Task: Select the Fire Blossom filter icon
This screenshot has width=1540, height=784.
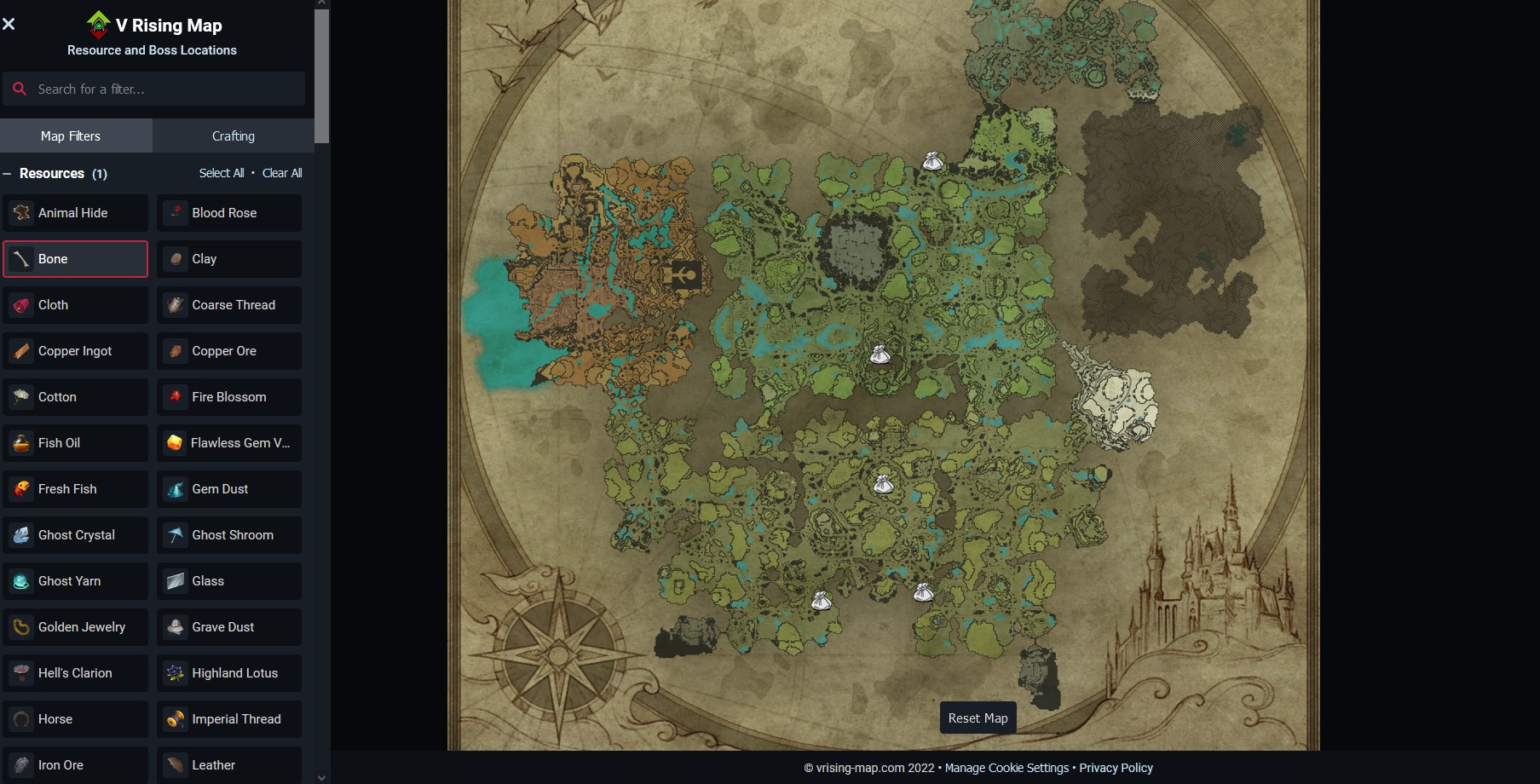Action: coord(175,396)
